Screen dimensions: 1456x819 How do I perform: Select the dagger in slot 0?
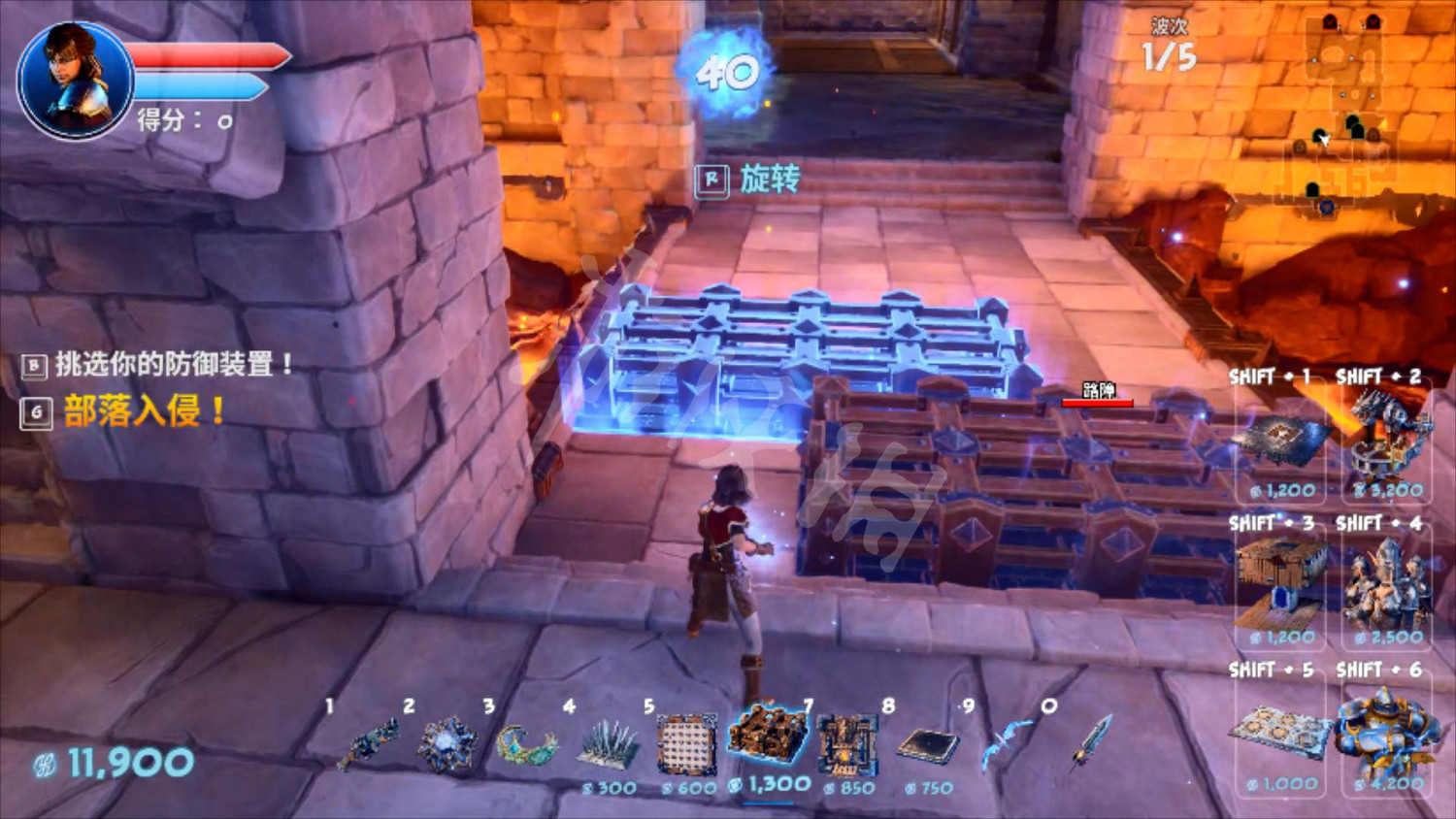(x=1091, y=742)
